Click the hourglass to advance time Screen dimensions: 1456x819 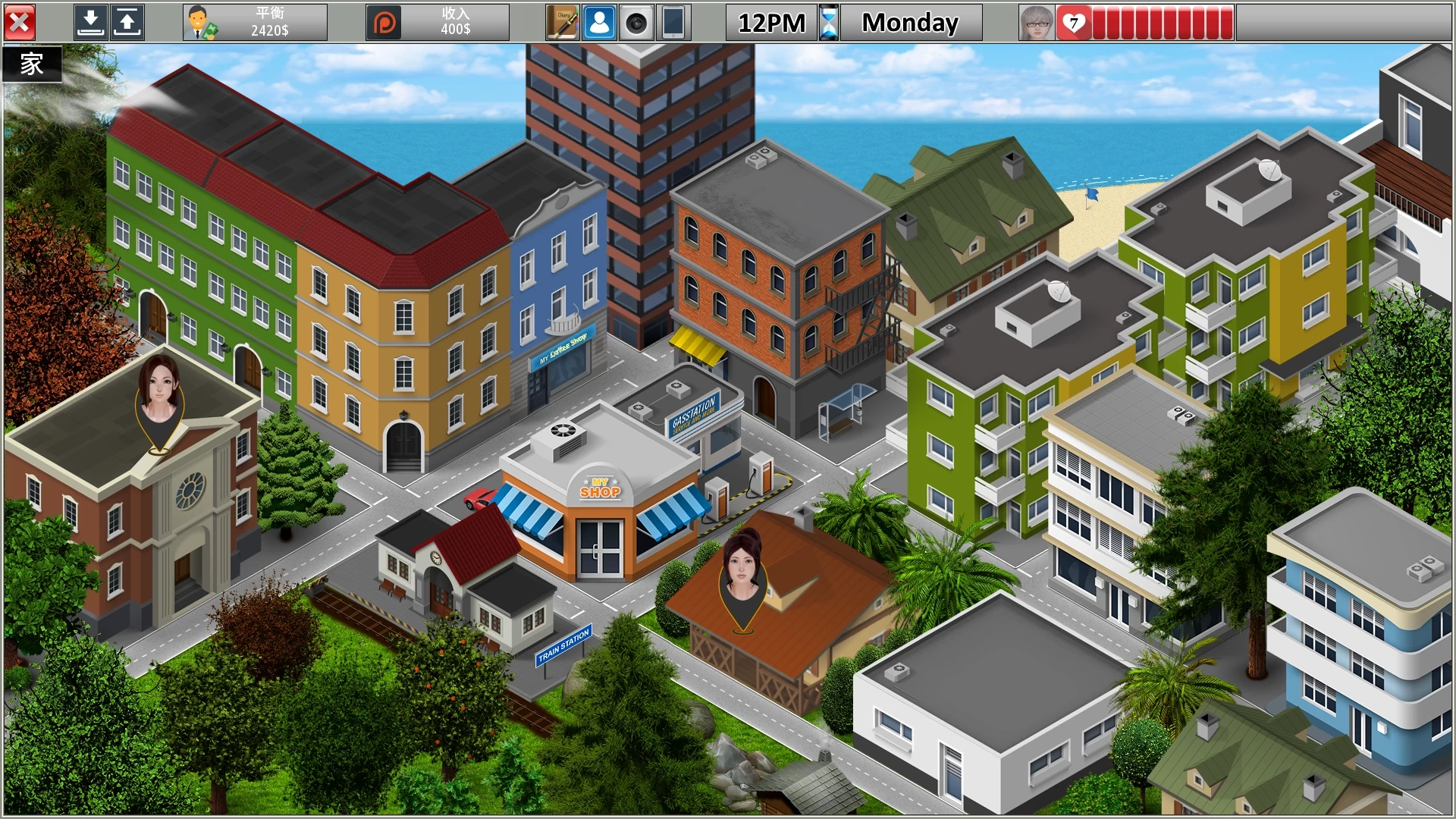829,23
